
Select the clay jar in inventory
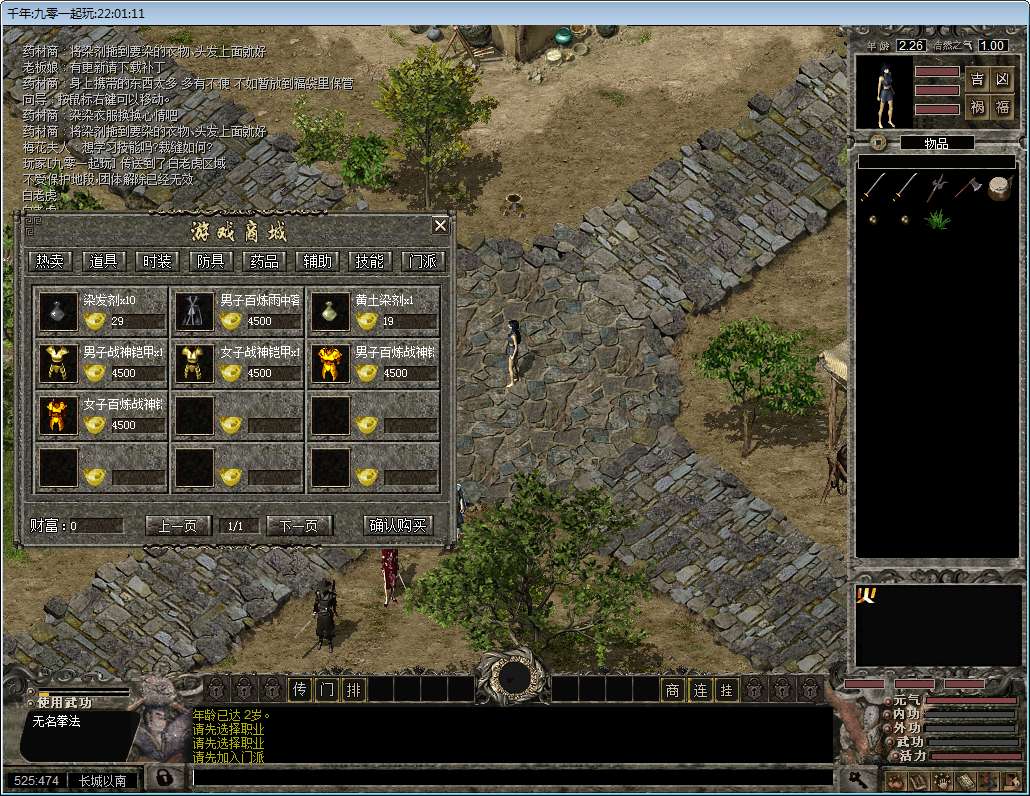[x=999, y=187]
